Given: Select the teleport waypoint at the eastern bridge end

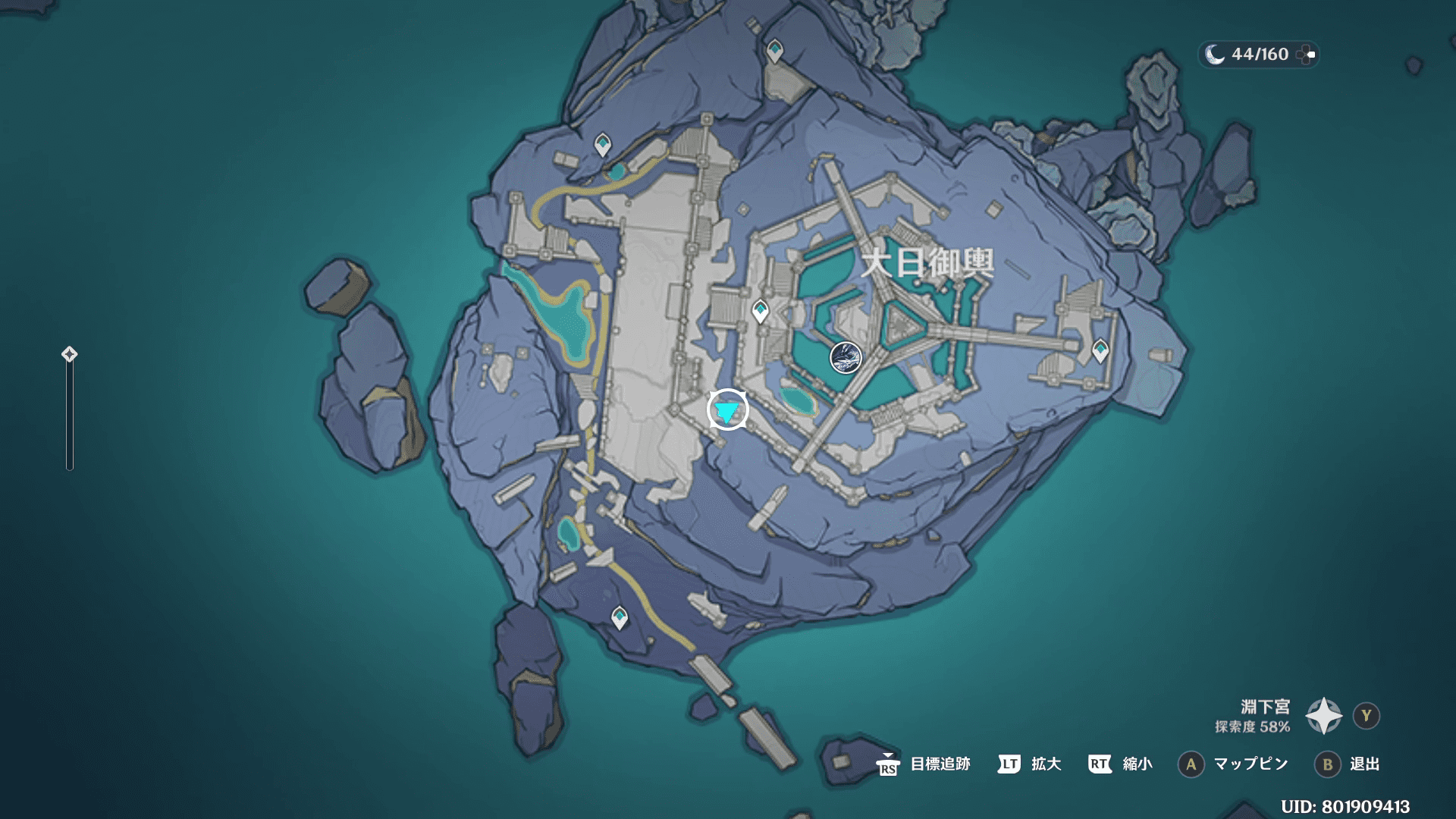Looking at the screenshot, I should tap(1100, 350).
